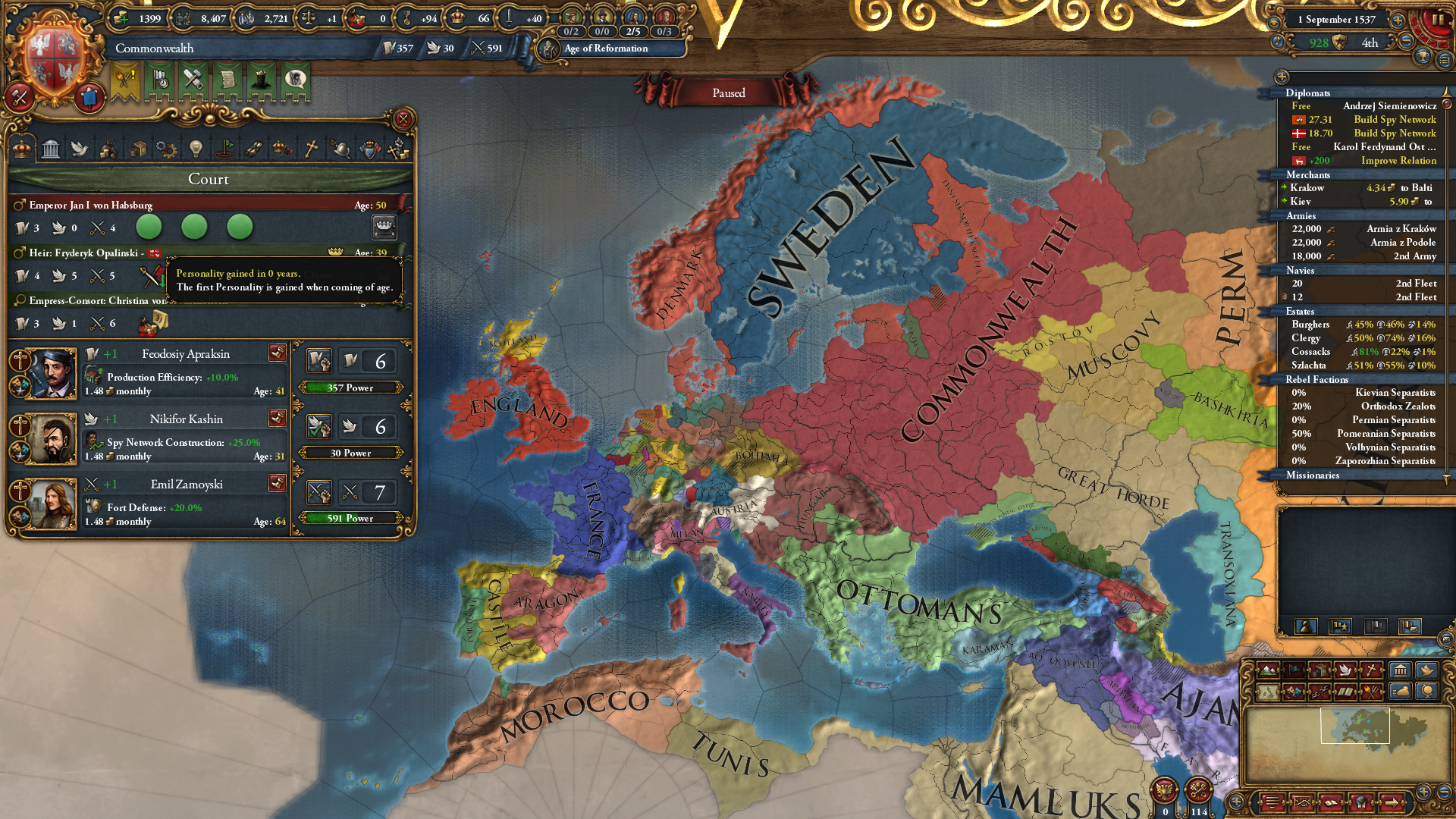Toggle the simple terrain map mode
1456x819 pixels.
(1268, 692)
